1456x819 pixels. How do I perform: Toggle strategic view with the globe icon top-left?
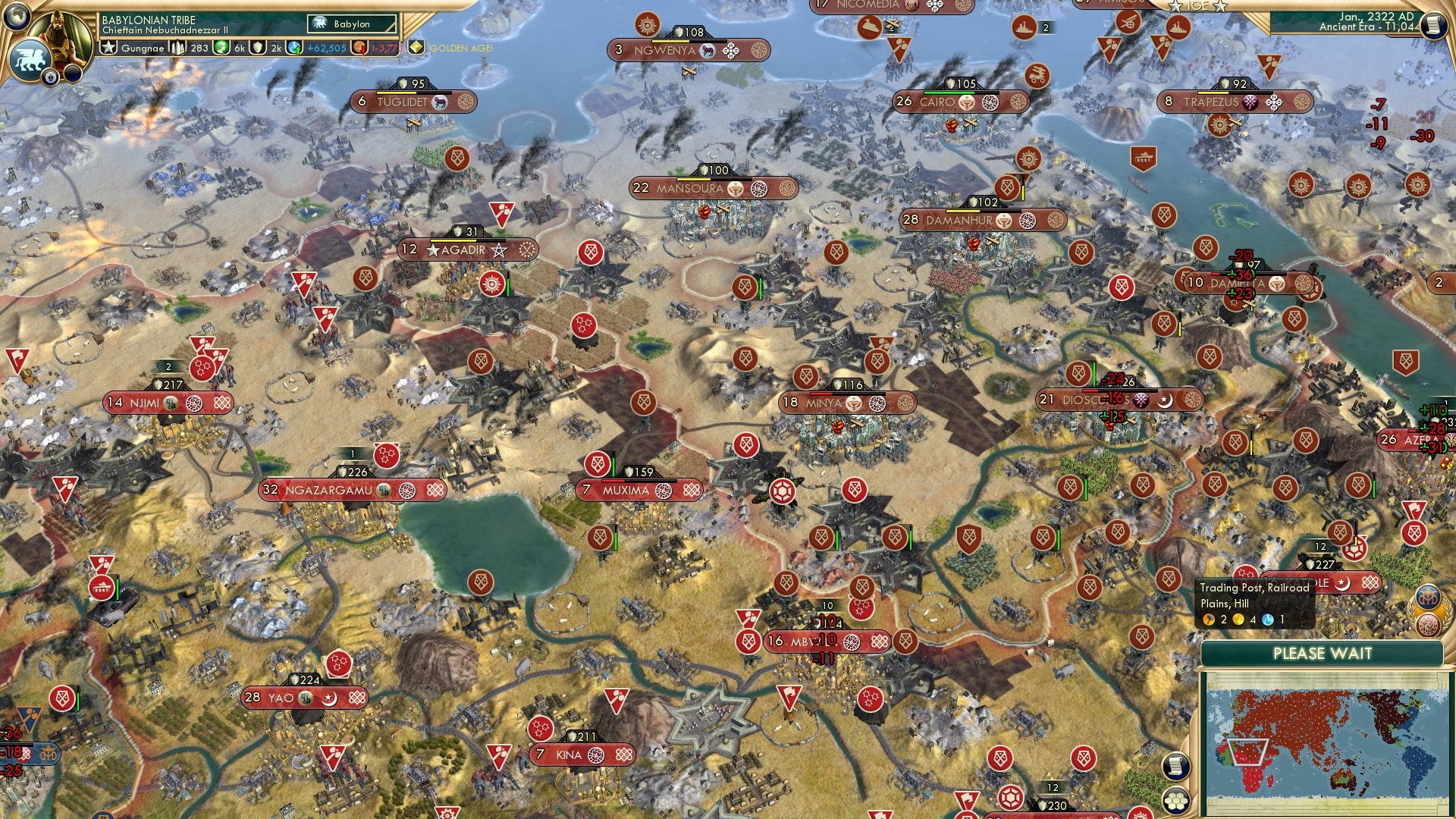click(x=17, y=17)
